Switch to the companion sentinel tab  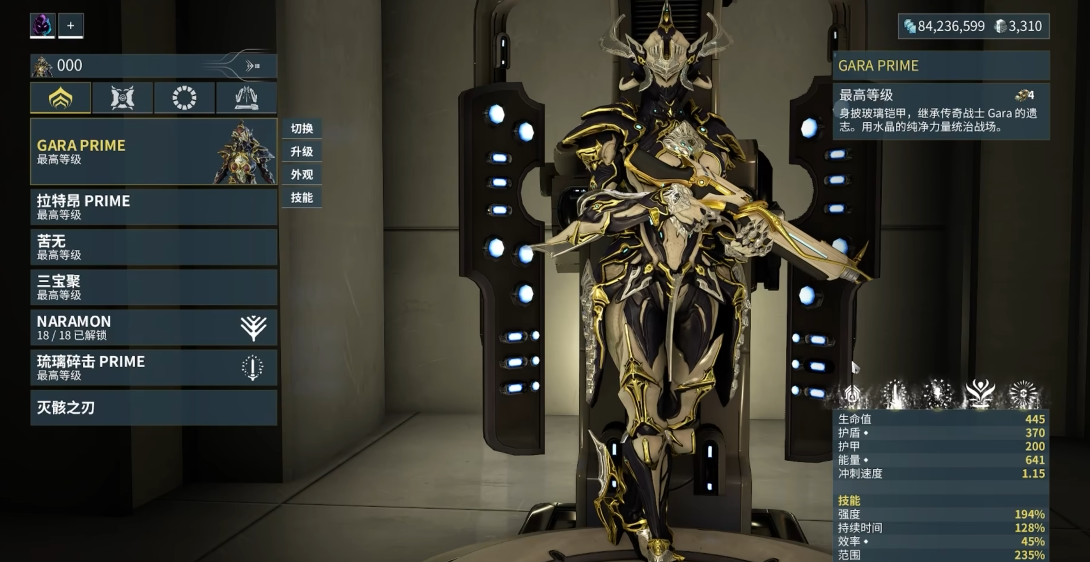pos(122,97)
